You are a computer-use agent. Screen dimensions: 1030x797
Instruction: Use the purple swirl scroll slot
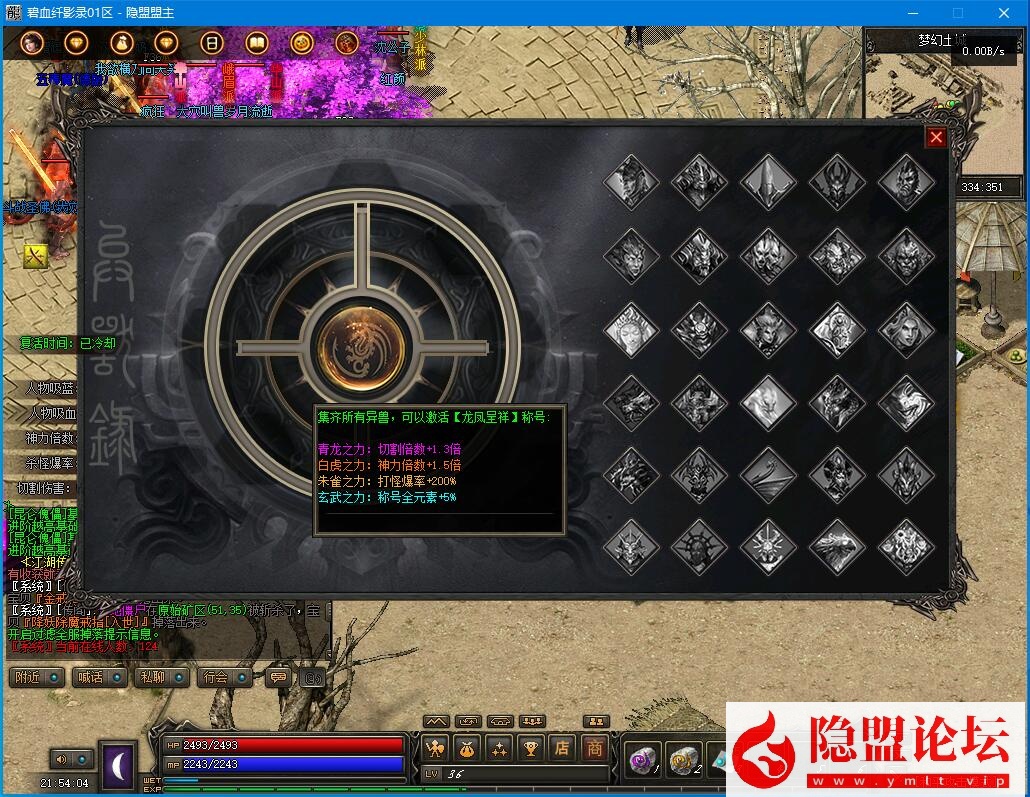[x=640, y=761]
